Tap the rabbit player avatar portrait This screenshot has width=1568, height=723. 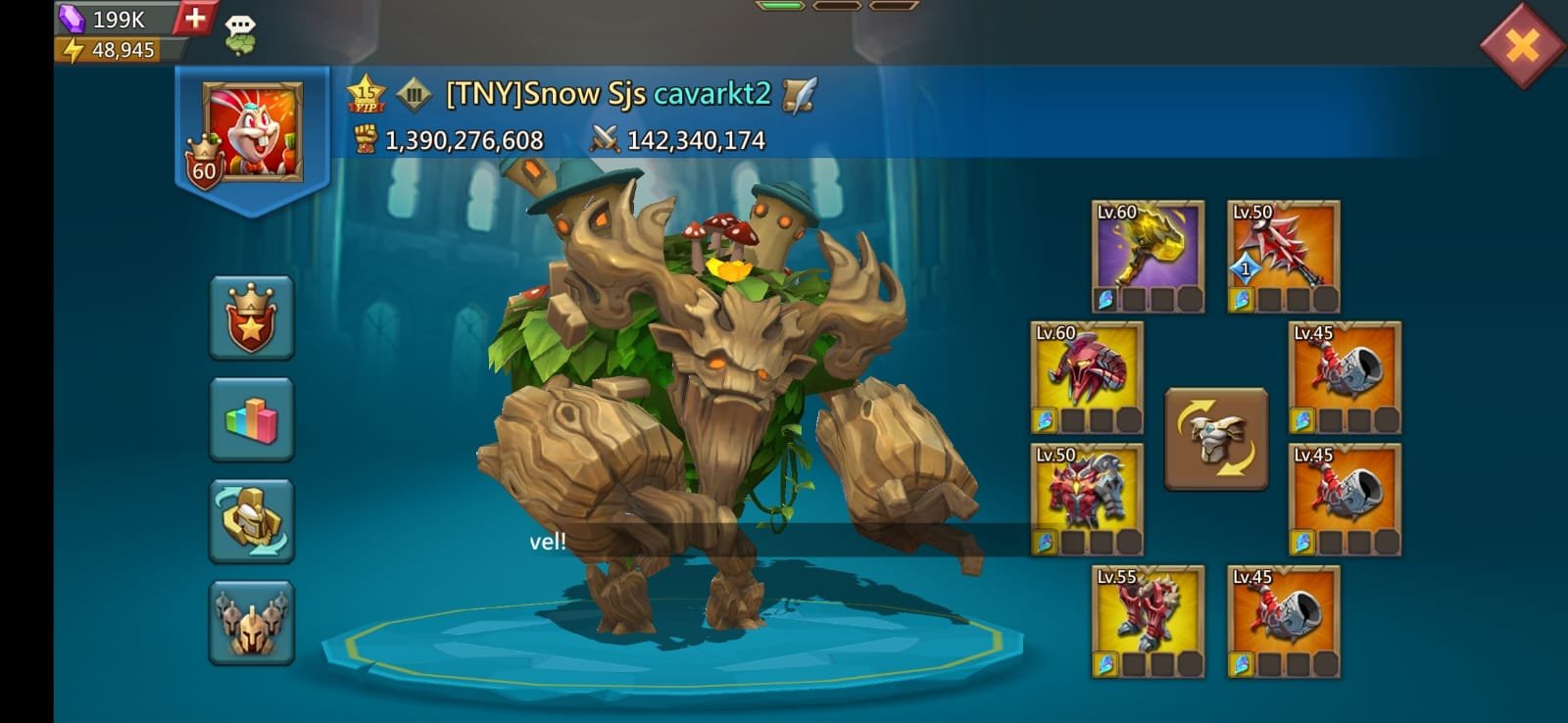tap(253, 131)
